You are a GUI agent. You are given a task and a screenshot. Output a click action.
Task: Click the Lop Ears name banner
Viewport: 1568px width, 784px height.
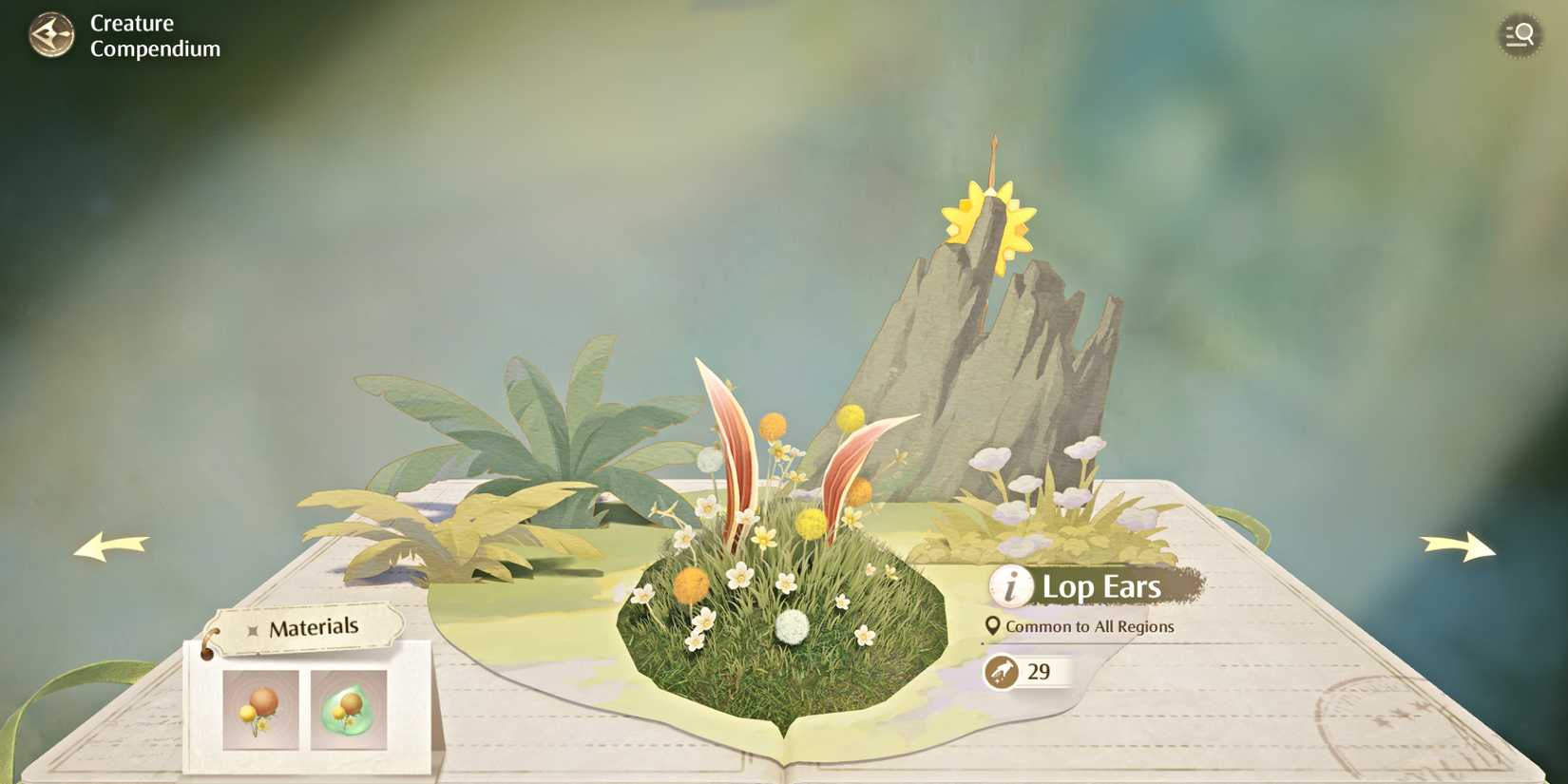(1102, 586)
